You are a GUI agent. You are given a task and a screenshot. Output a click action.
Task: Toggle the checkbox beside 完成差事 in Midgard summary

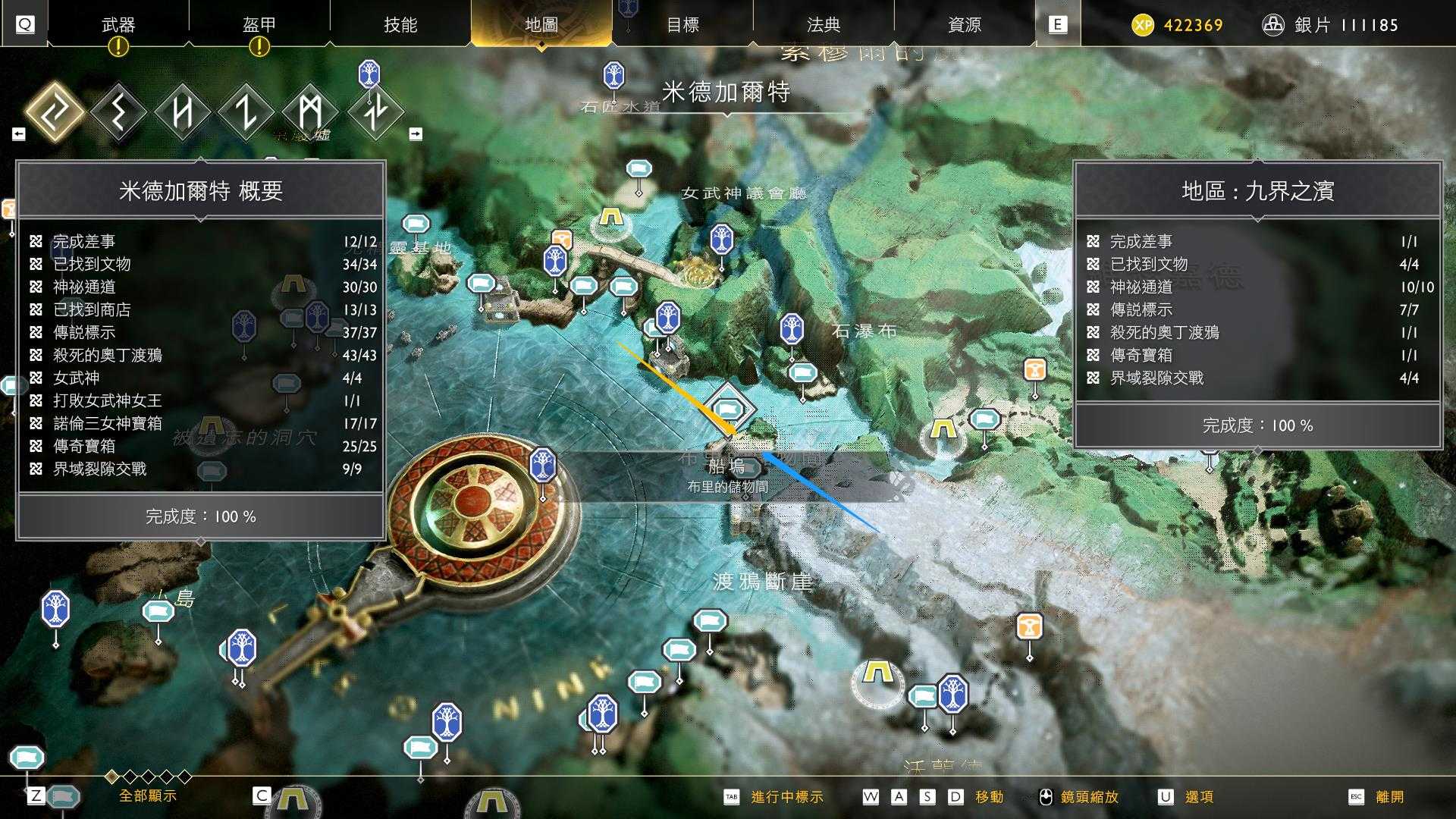click(x=34, y=242)
